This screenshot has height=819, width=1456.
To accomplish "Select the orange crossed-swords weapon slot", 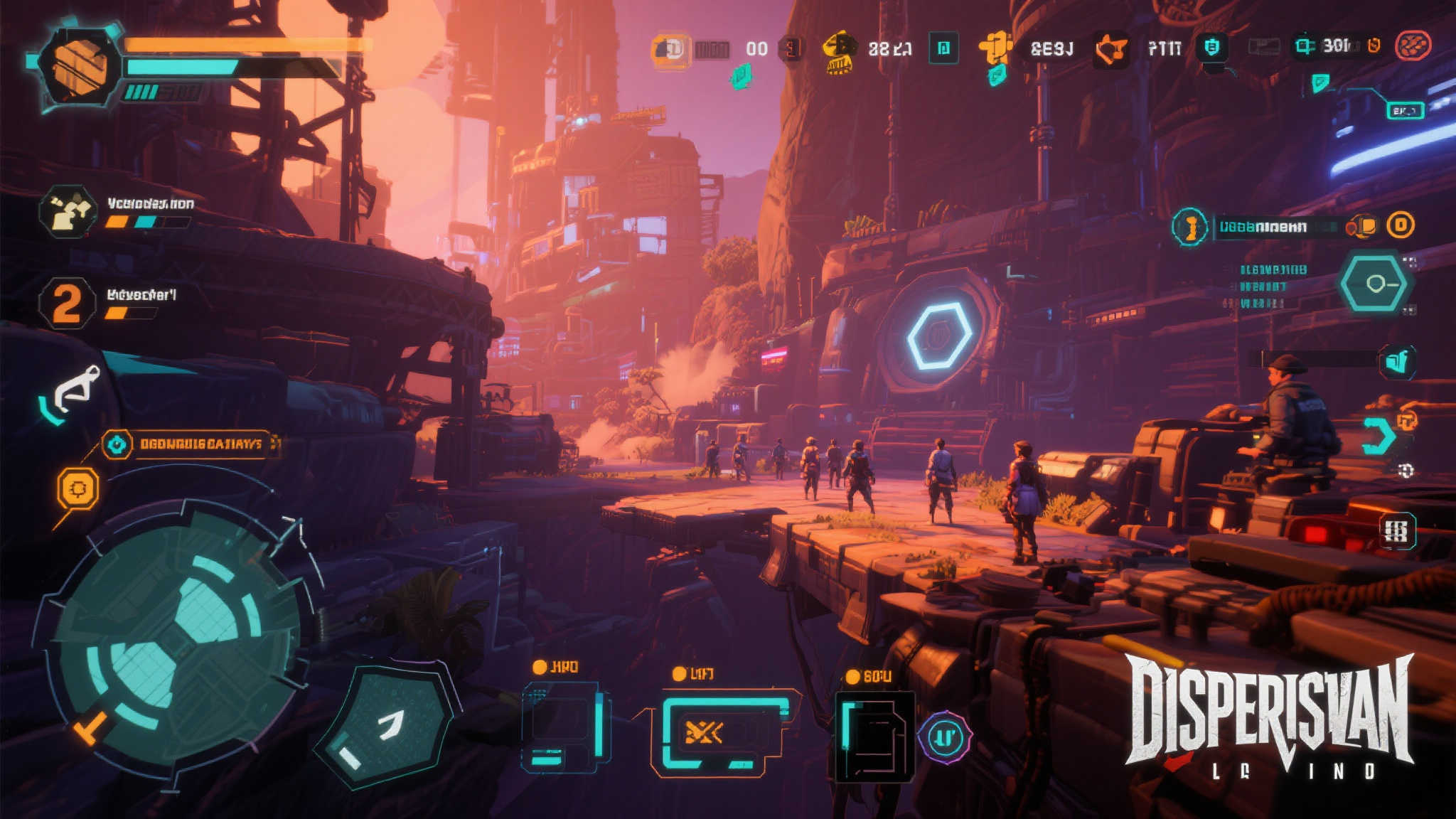I will pos(717,732).
